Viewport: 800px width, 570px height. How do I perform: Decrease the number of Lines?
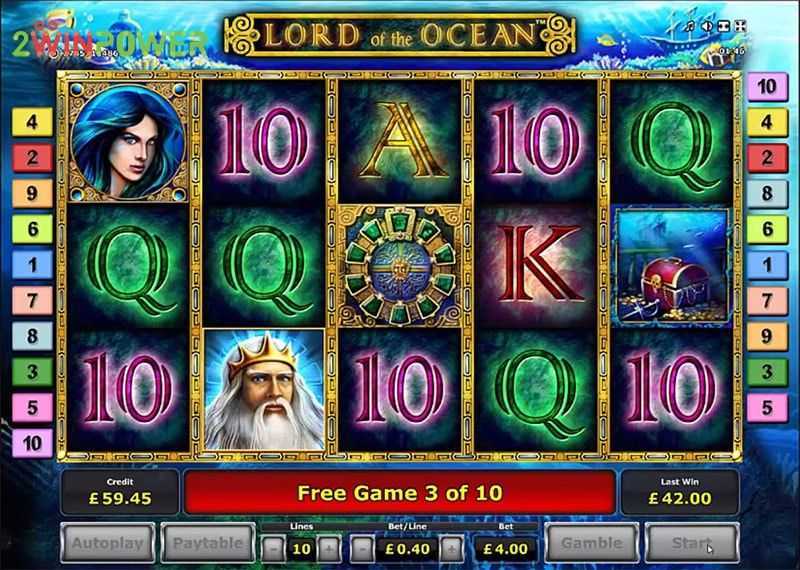pos(273,548)
